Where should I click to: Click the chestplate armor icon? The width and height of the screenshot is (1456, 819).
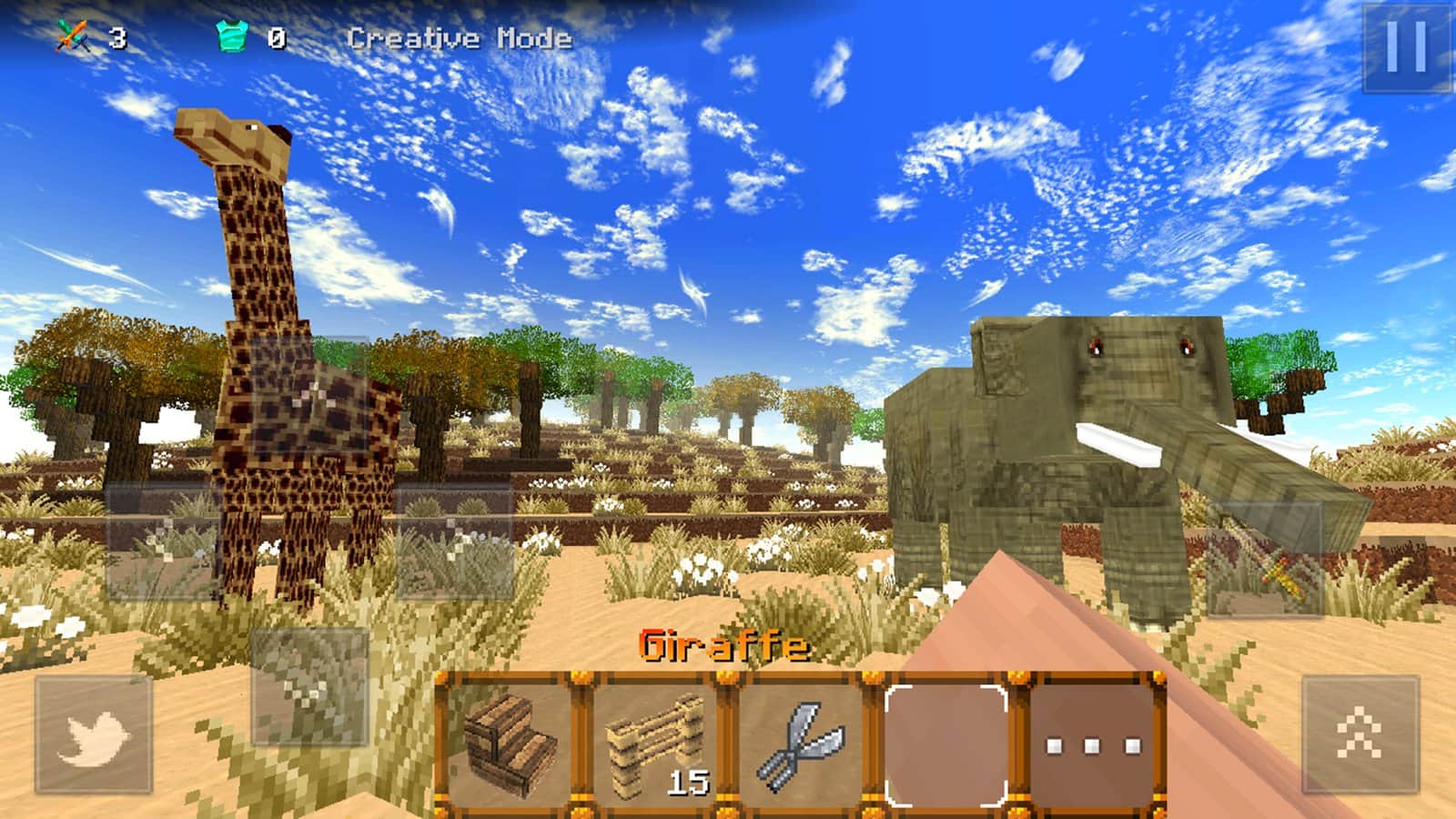pyautogui.click(x=232, y=36)
